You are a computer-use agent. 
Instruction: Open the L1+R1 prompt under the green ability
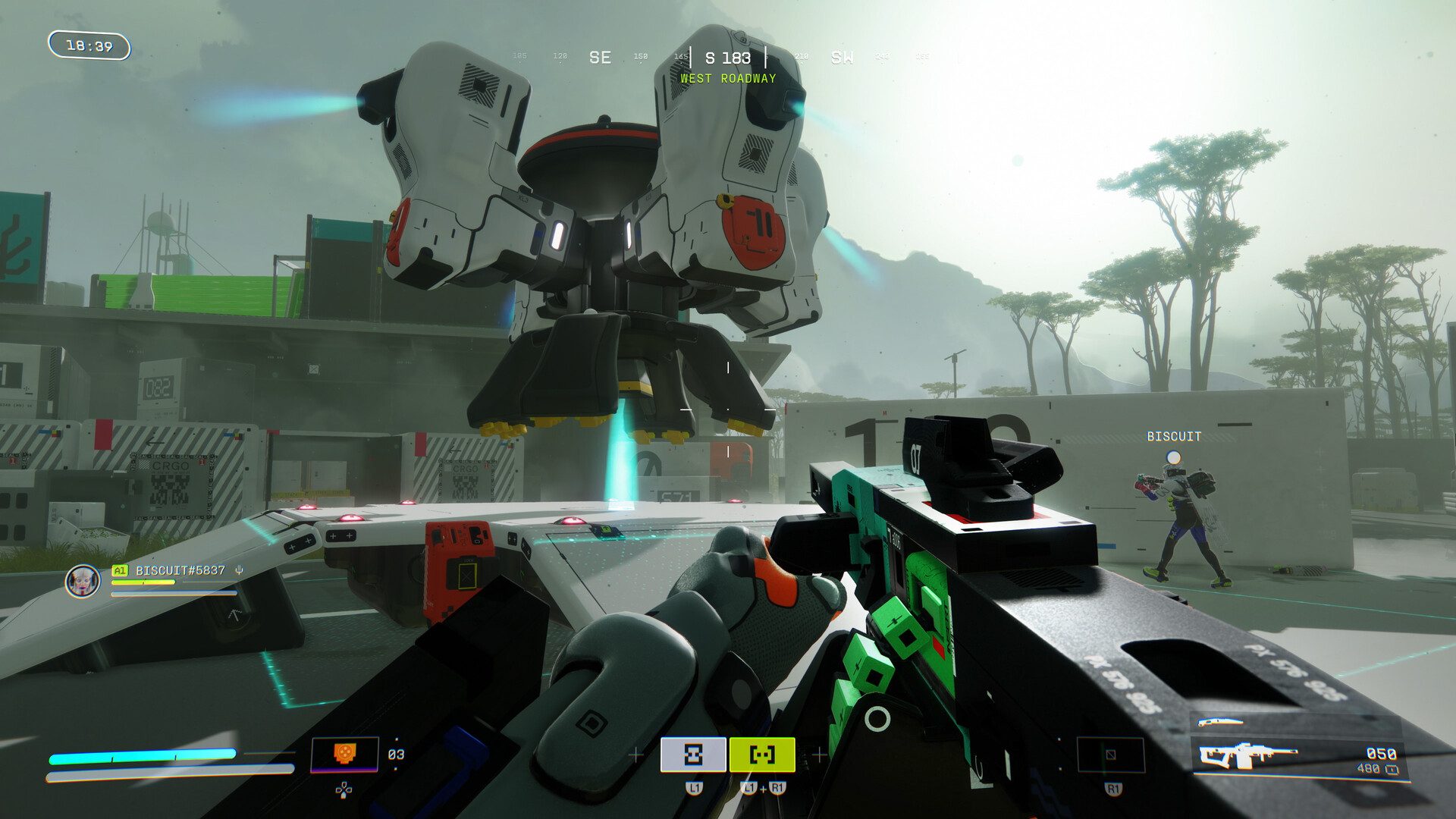coord(763,789)
